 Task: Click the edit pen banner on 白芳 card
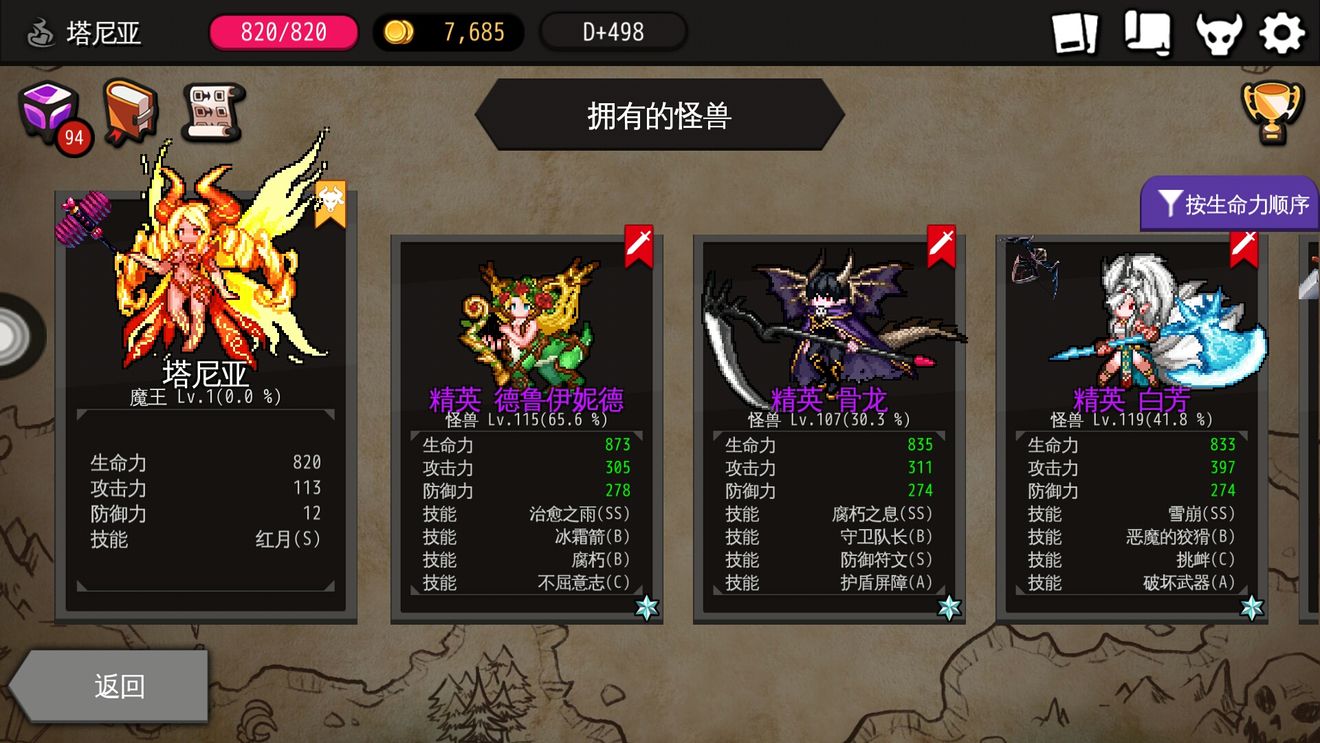point(1244,248)
